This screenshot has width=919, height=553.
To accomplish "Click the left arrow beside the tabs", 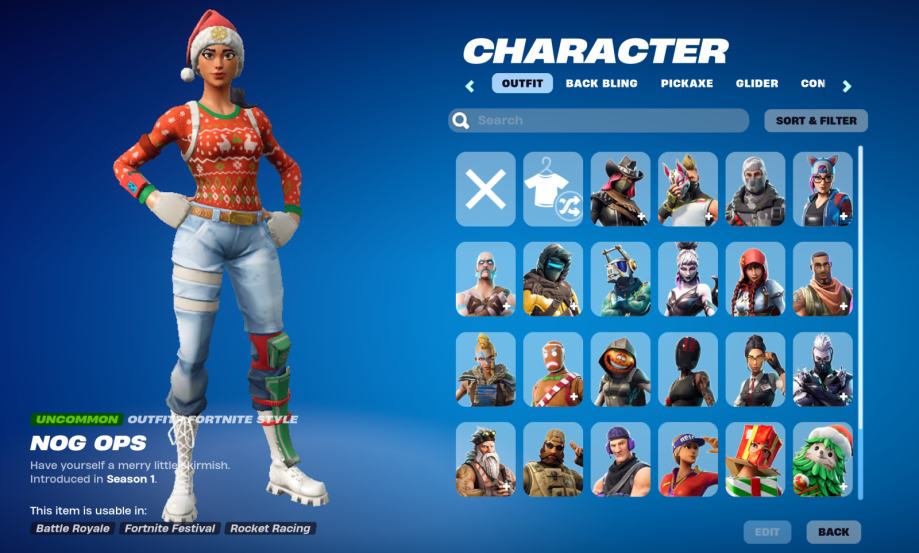I will click(469, 86).
